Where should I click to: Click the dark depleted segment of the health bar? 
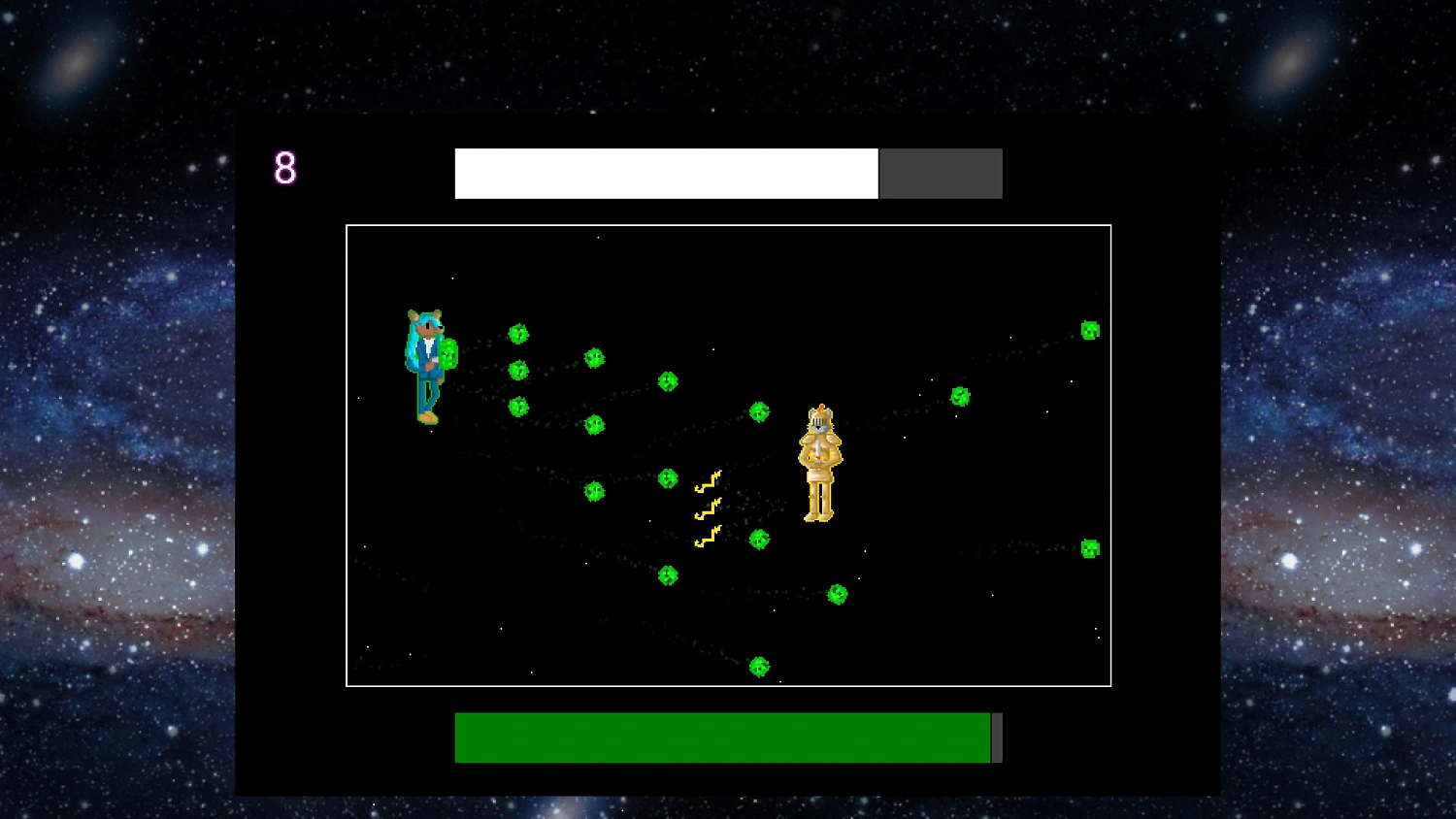[940, 173]
